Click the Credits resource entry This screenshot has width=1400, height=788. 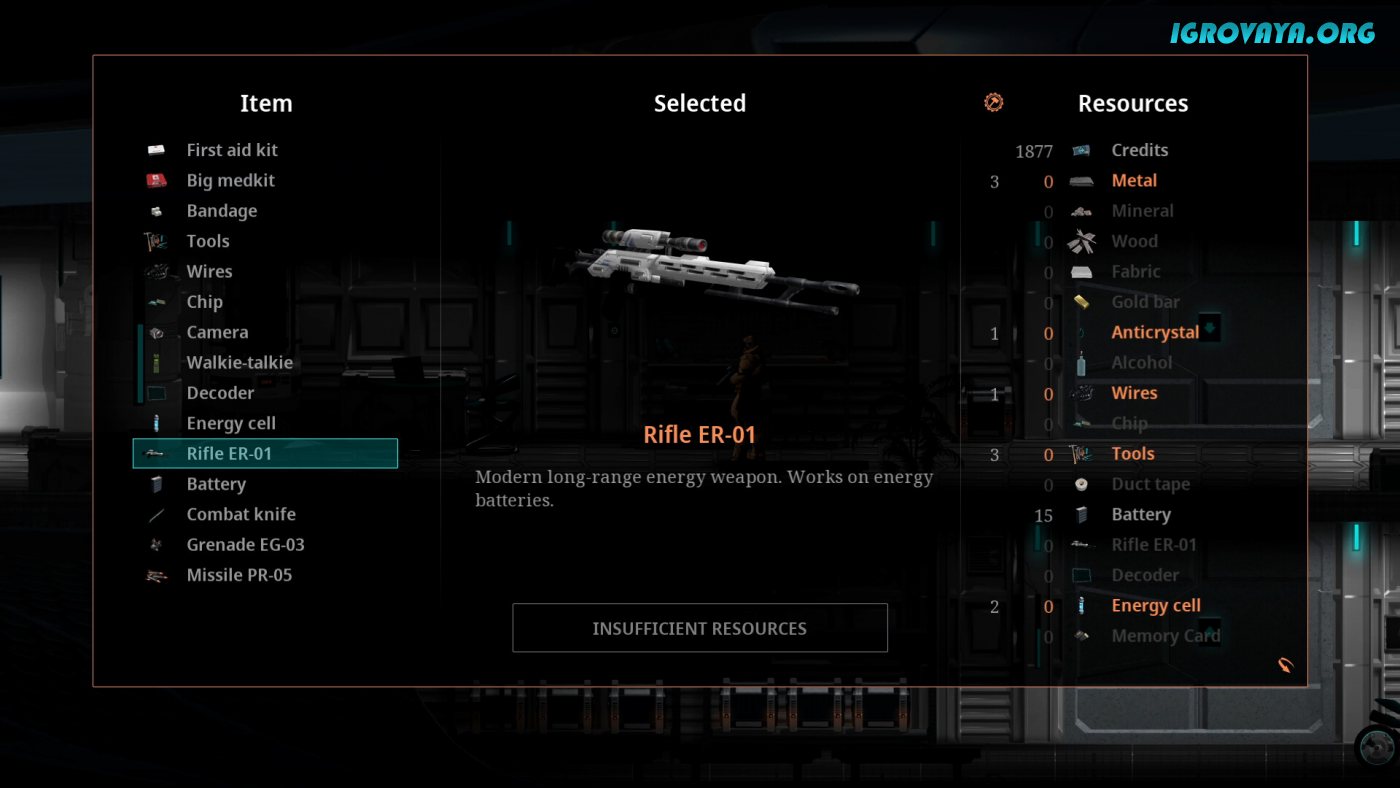[1139, 150]
